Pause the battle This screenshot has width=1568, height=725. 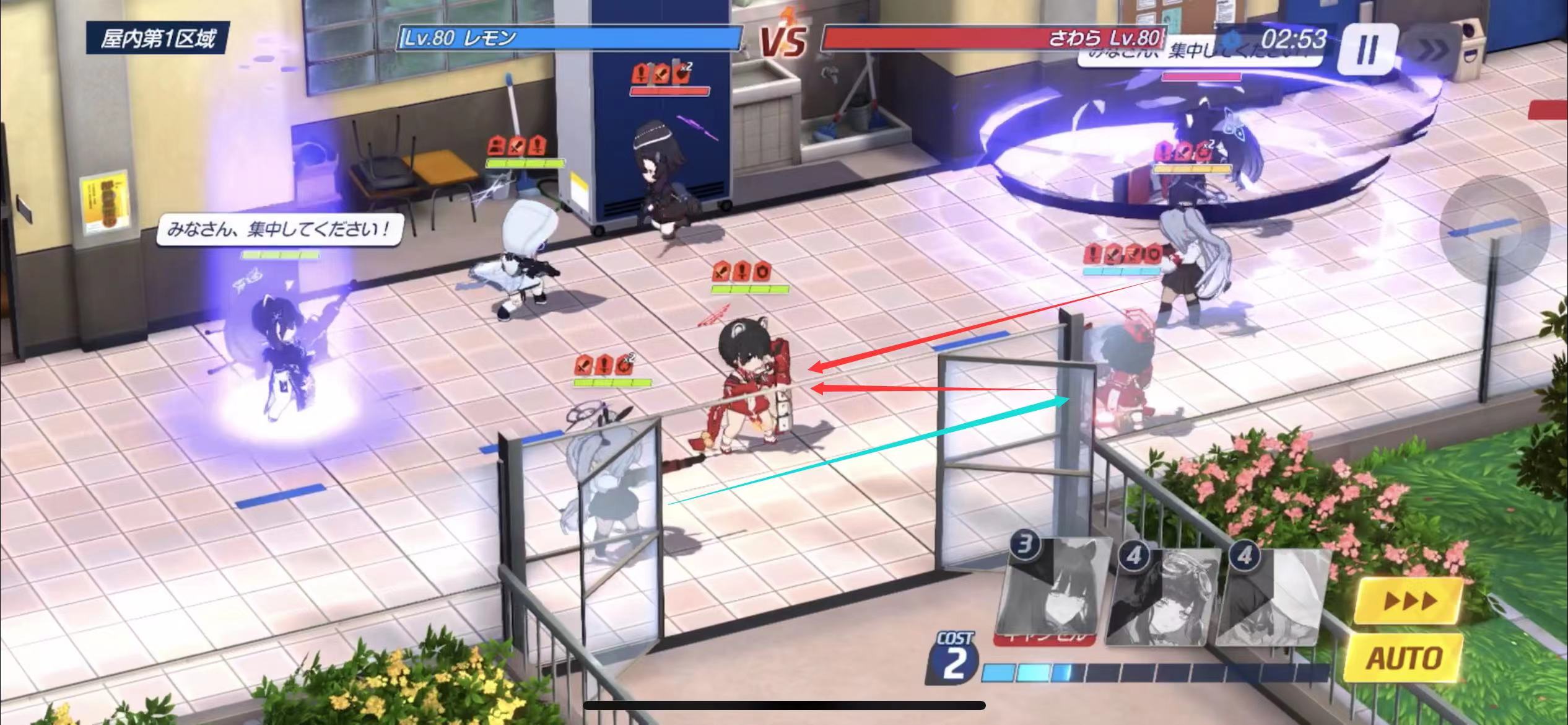[x=1367, y=48]
